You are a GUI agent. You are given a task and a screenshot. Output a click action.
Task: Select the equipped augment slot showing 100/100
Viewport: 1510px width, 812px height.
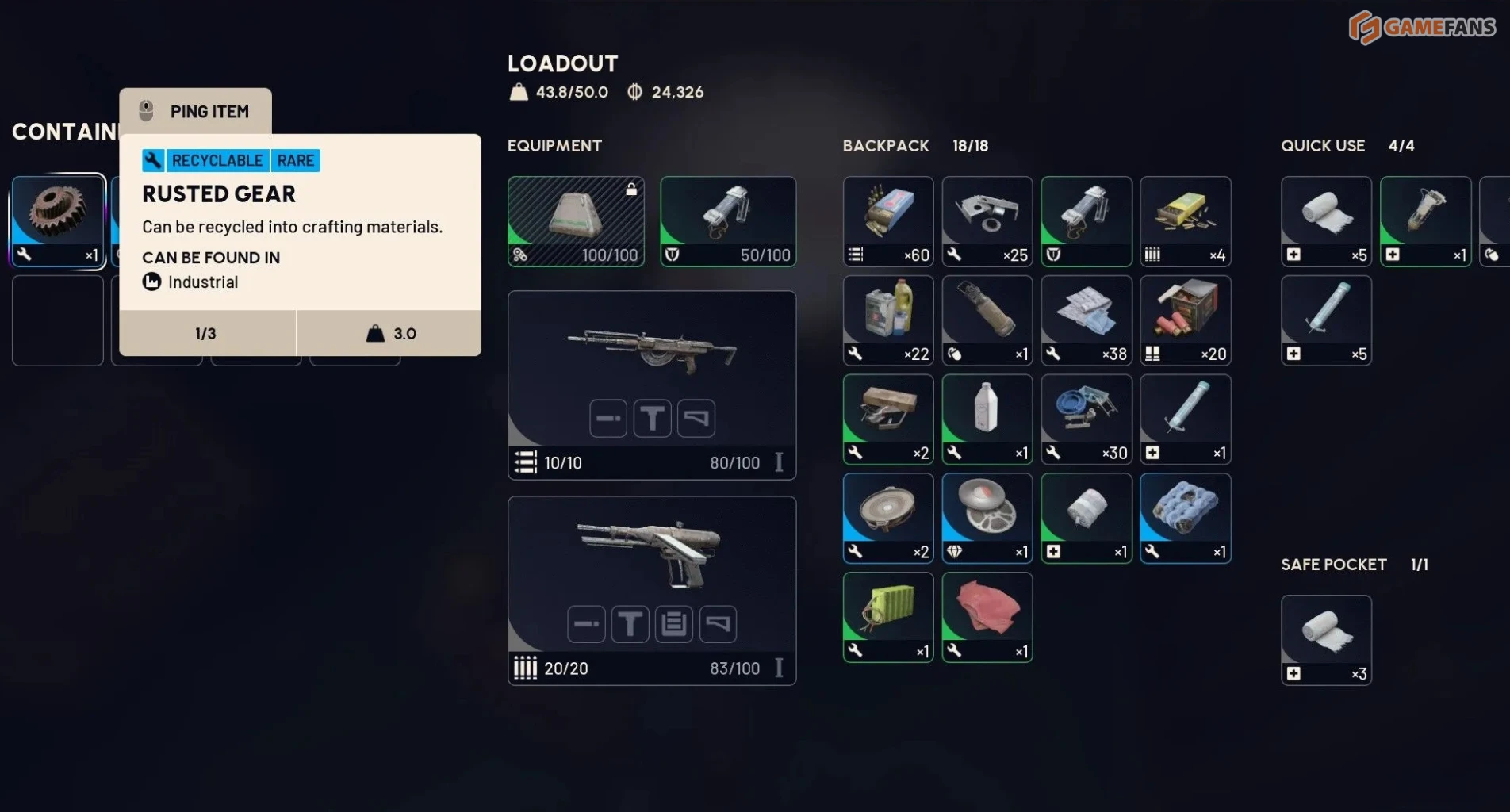[576, 221]
